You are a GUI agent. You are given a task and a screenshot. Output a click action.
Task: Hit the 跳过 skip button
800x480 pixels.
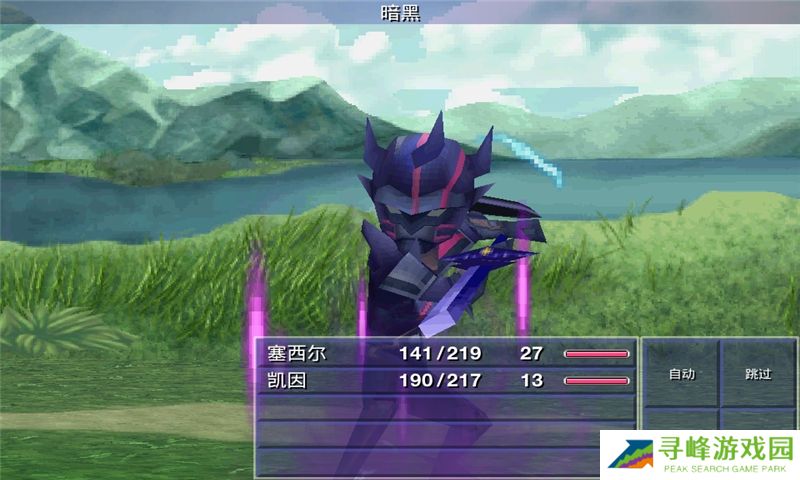click(758, 374)
